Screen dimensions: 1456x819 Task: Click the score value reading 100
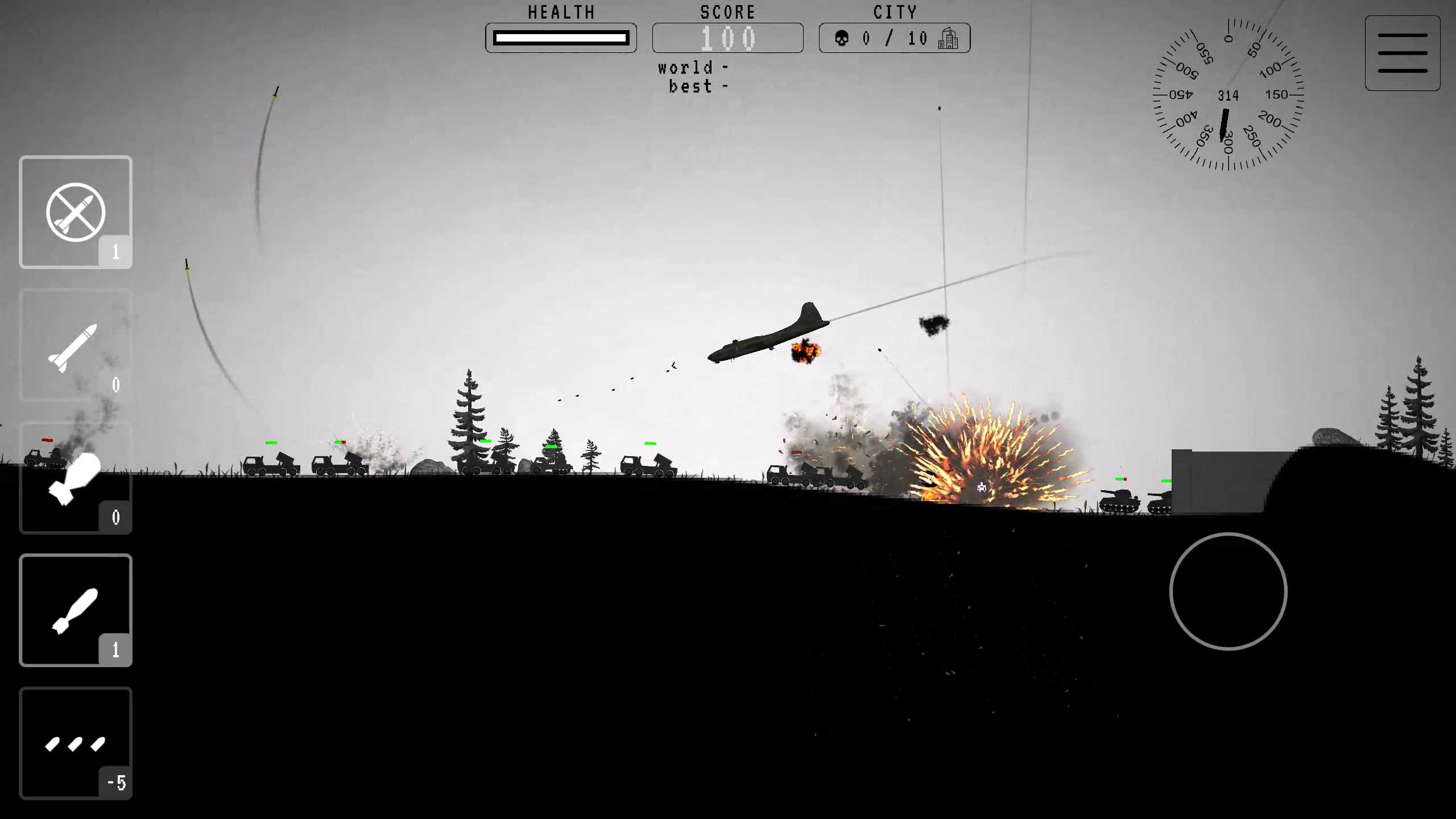click(x=728, y=38)
